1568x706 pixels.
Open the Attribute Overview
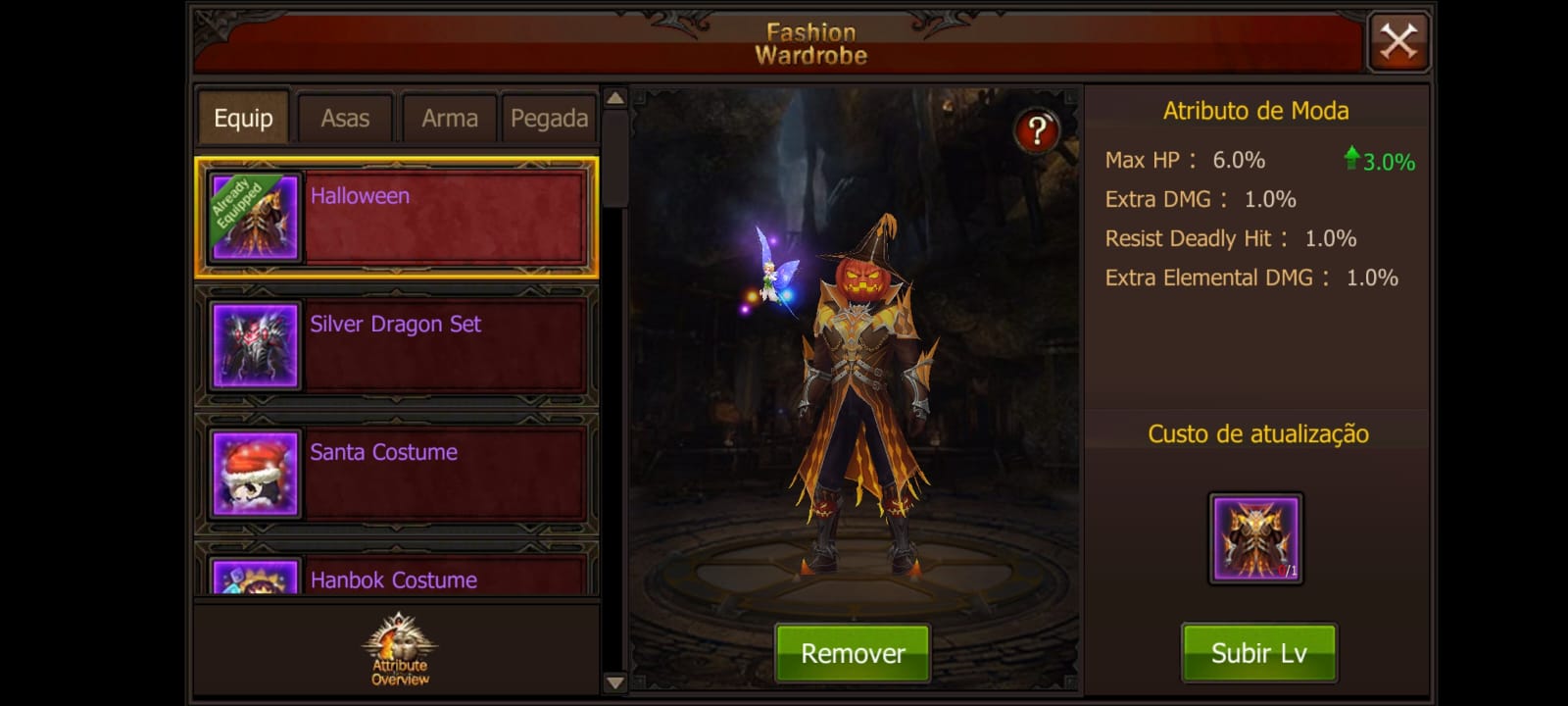pos(399,649)
